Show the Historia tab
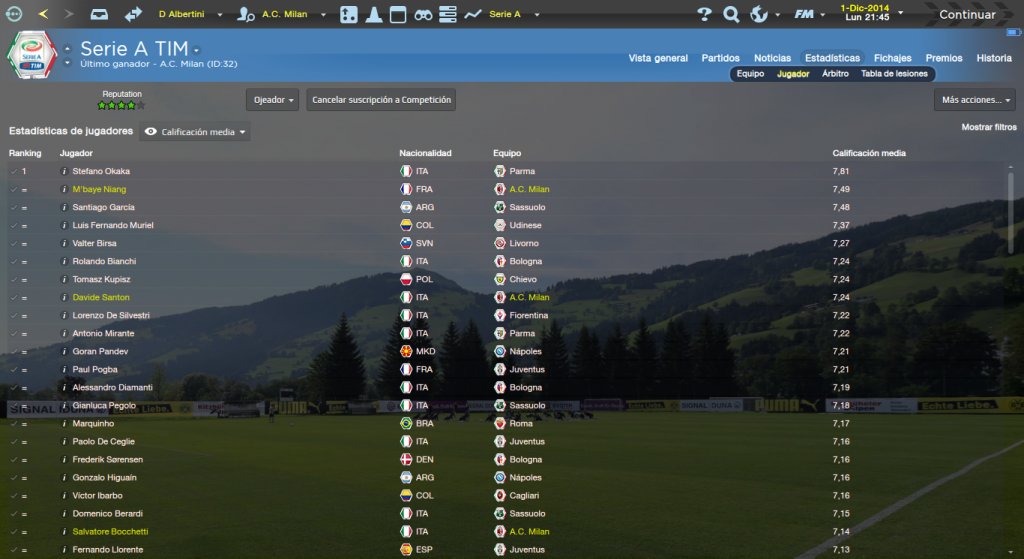This screenshot has height=559, width=1024. (994, 58)
